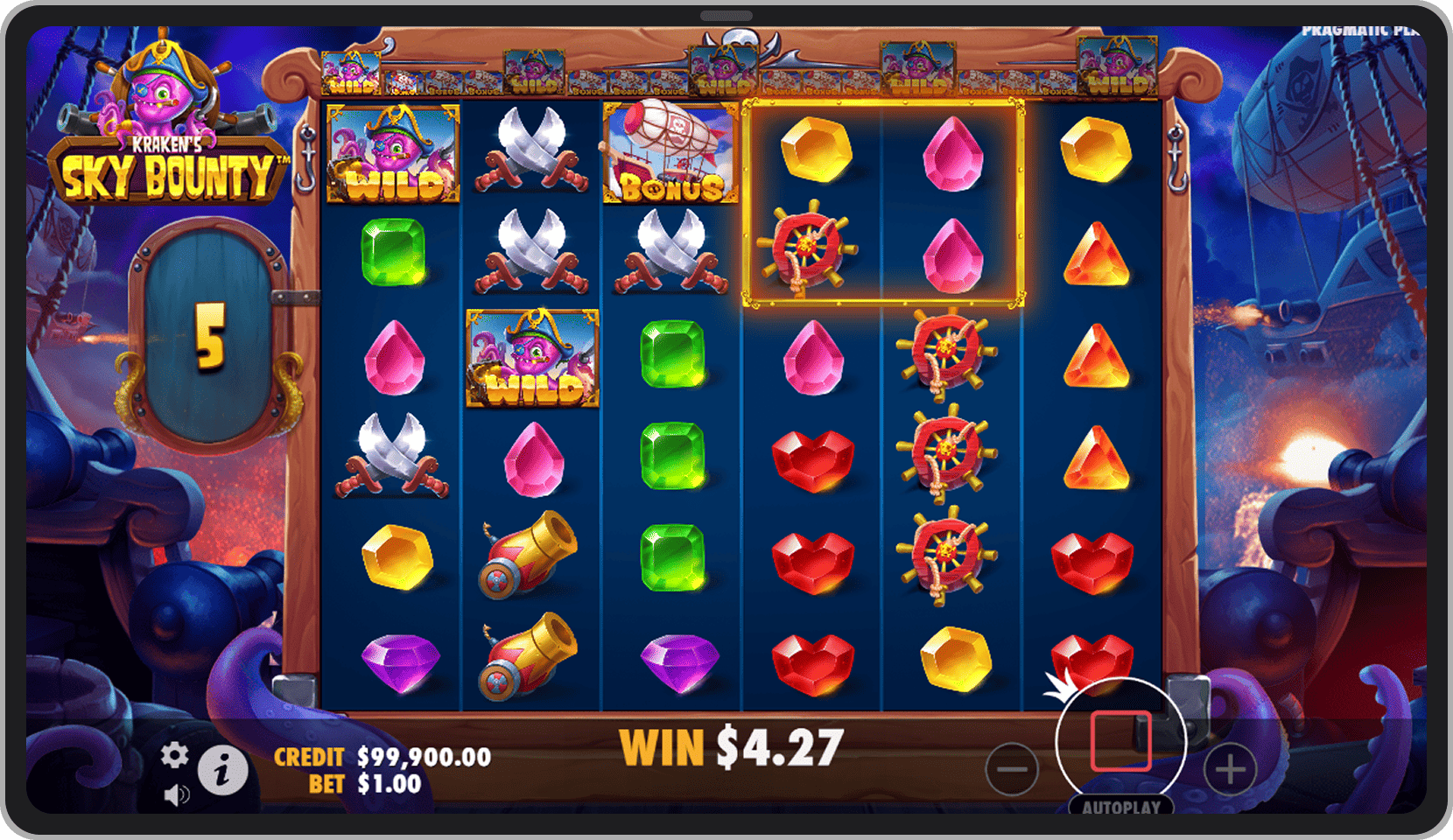This screenshot has height=840, width=1453.
Task: Open the settings gear menu
Action: pyautogui.click(x=174, y=755)
